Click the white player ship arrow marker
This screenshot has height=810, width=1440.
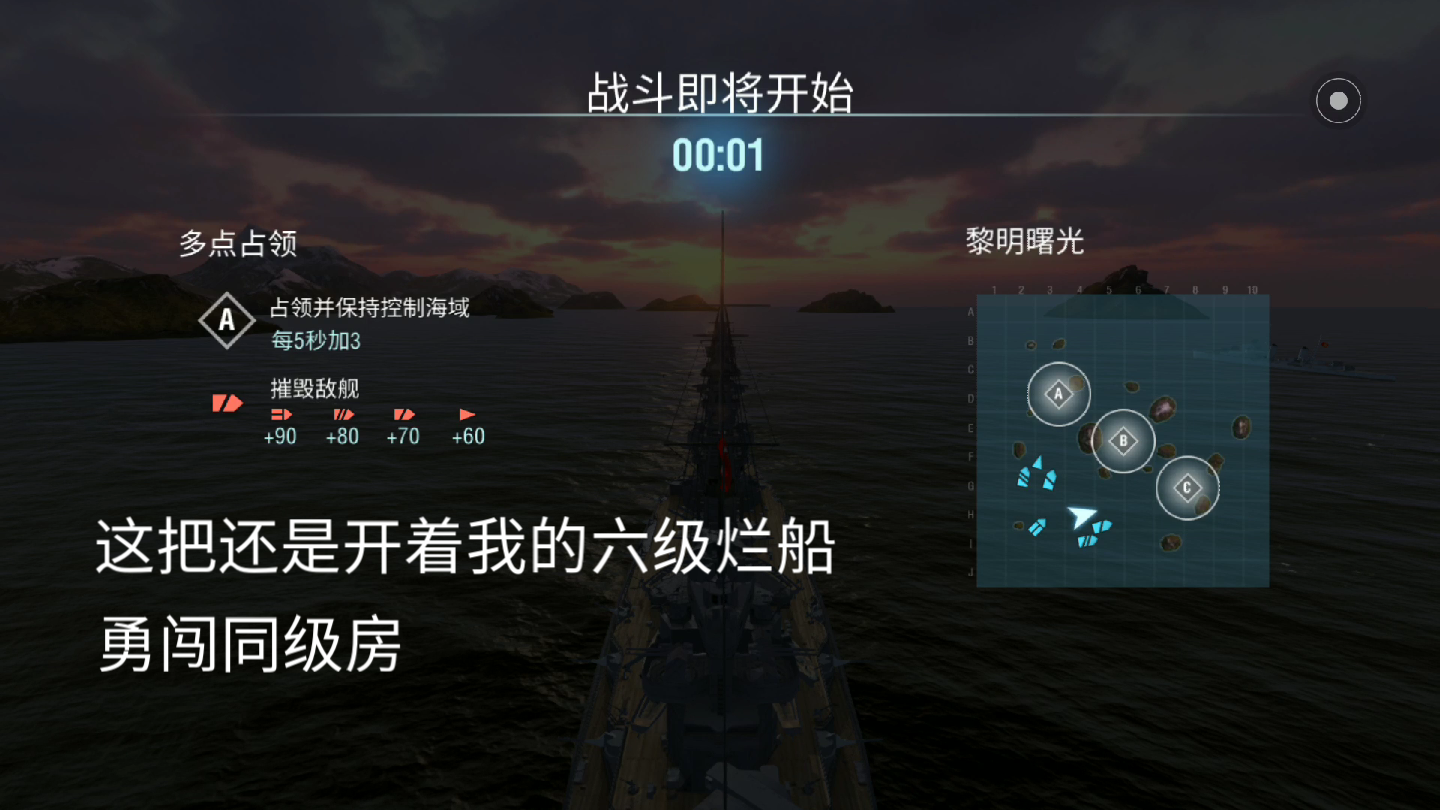point(1081,517)
